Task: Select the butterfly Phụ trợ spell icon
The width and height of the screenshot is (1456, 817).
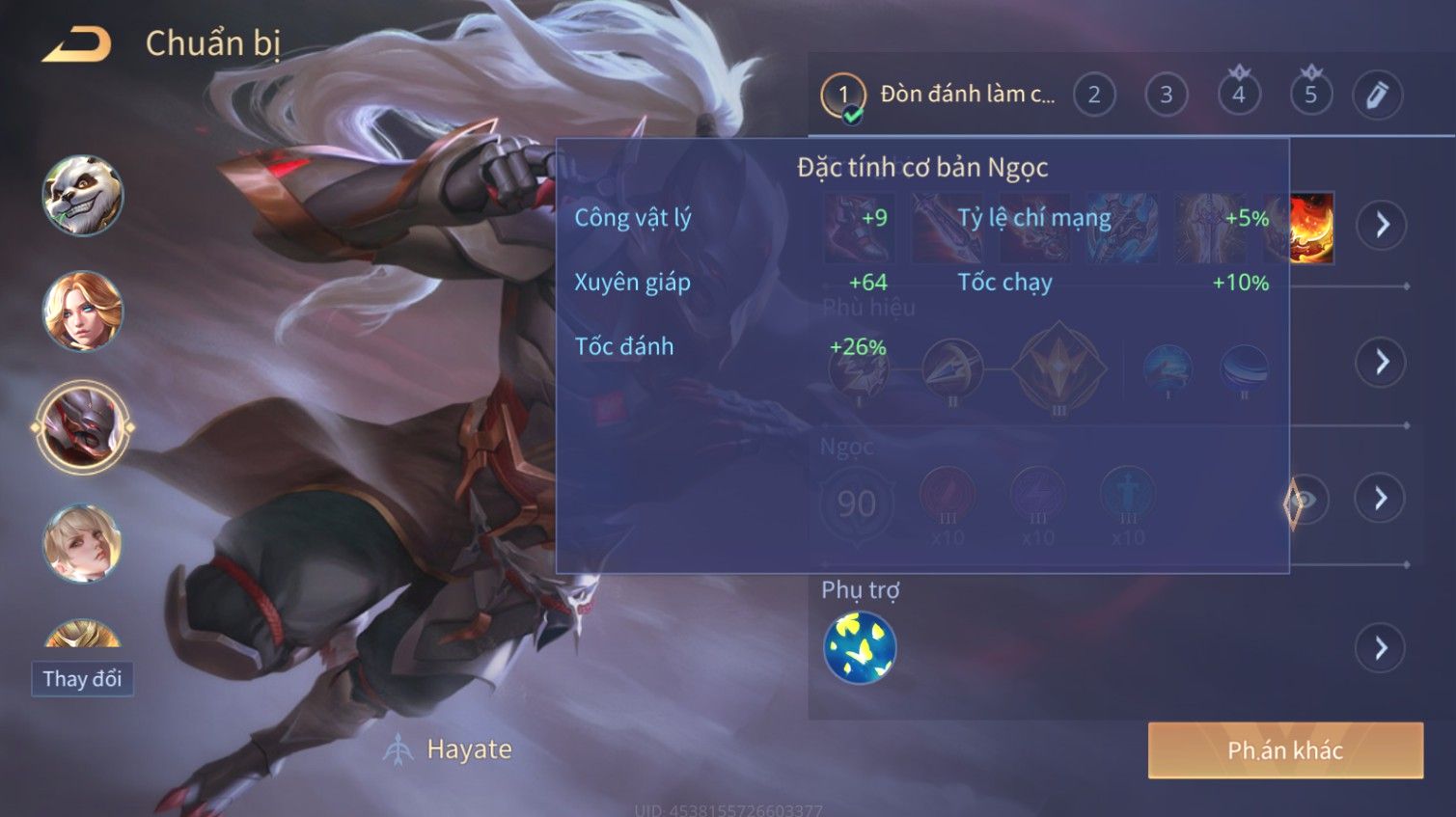Action: pyautogui.click(x=860, y=647)
